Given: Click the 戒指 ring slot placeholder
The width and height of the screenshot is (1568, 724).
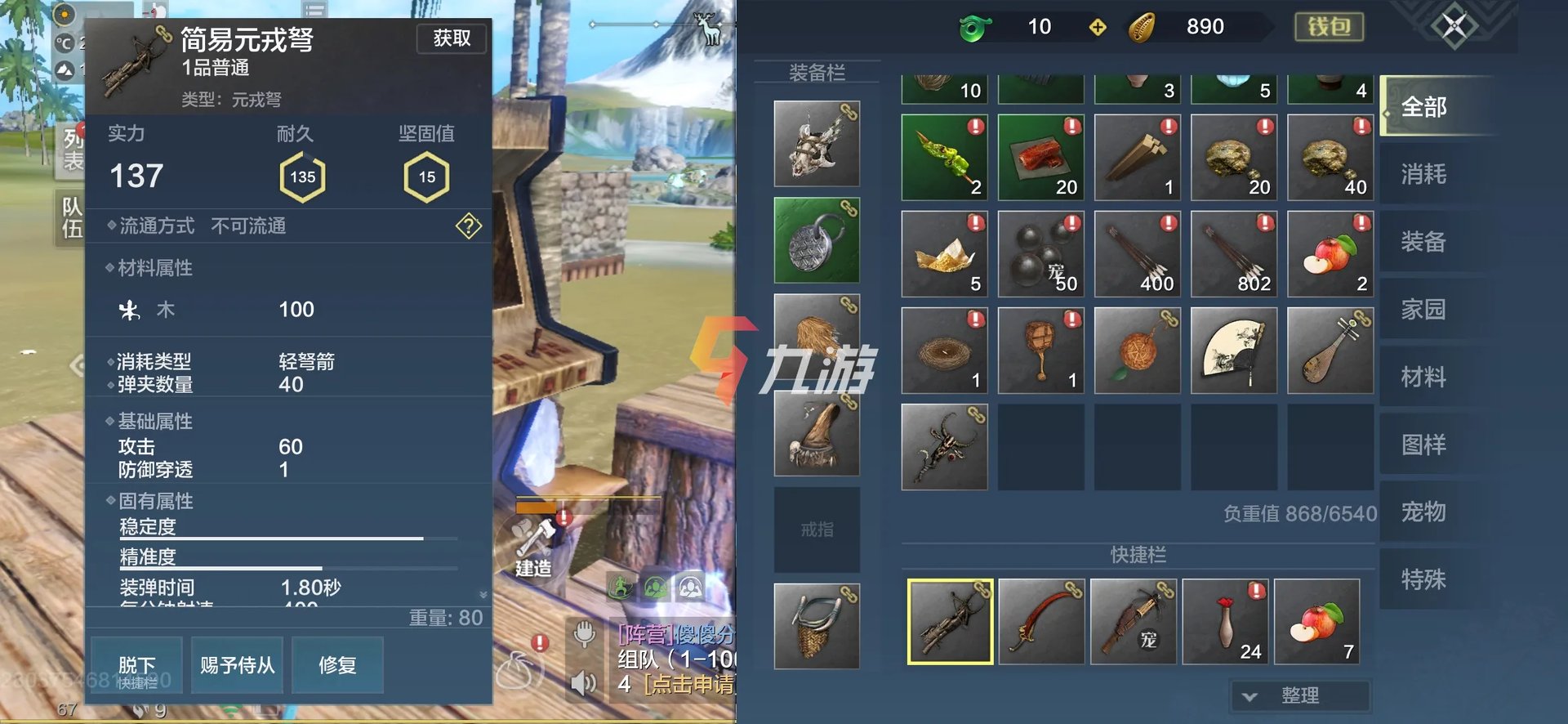Looking at the screenshot, I should point(816,528).
